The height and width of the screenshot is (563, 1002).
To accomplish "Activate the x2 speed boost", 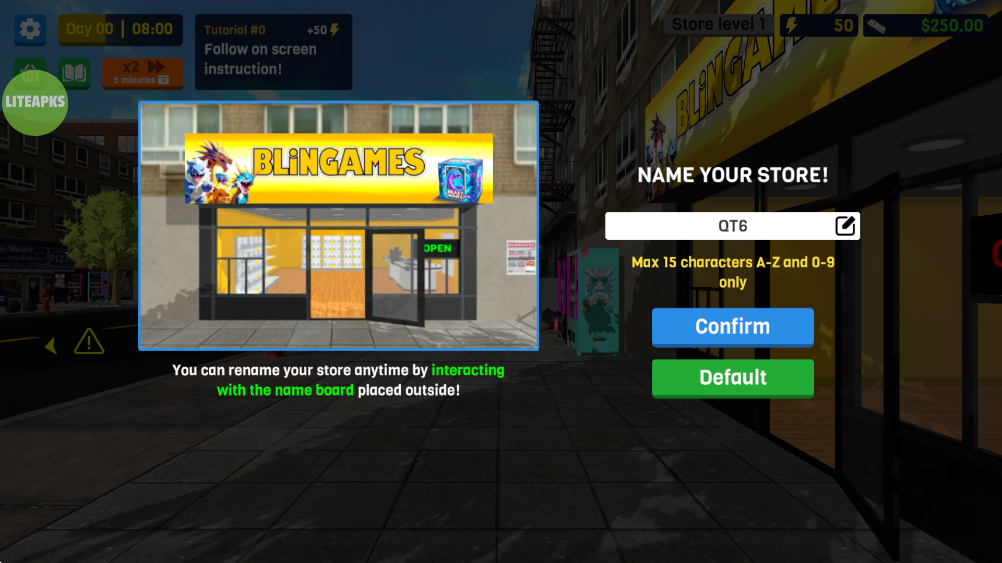I will tap(142, 72).
